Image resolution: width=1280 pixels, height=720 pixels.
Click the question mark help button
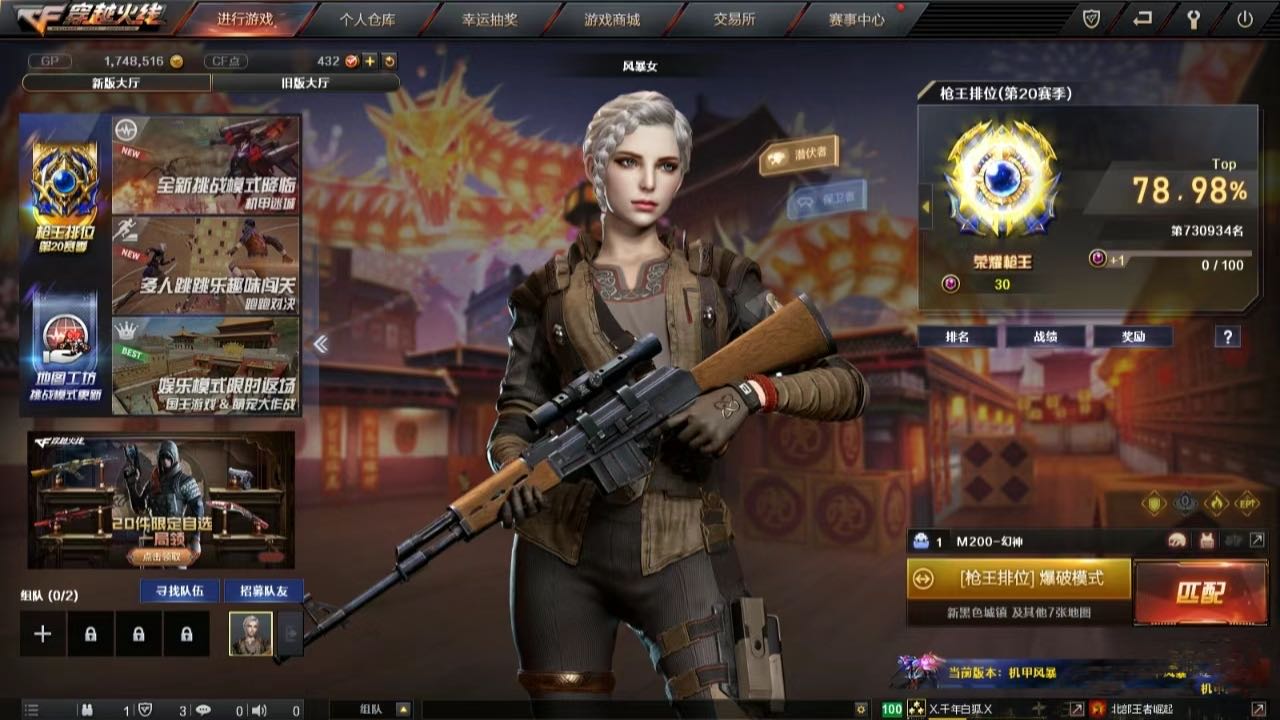(1227, 337)
